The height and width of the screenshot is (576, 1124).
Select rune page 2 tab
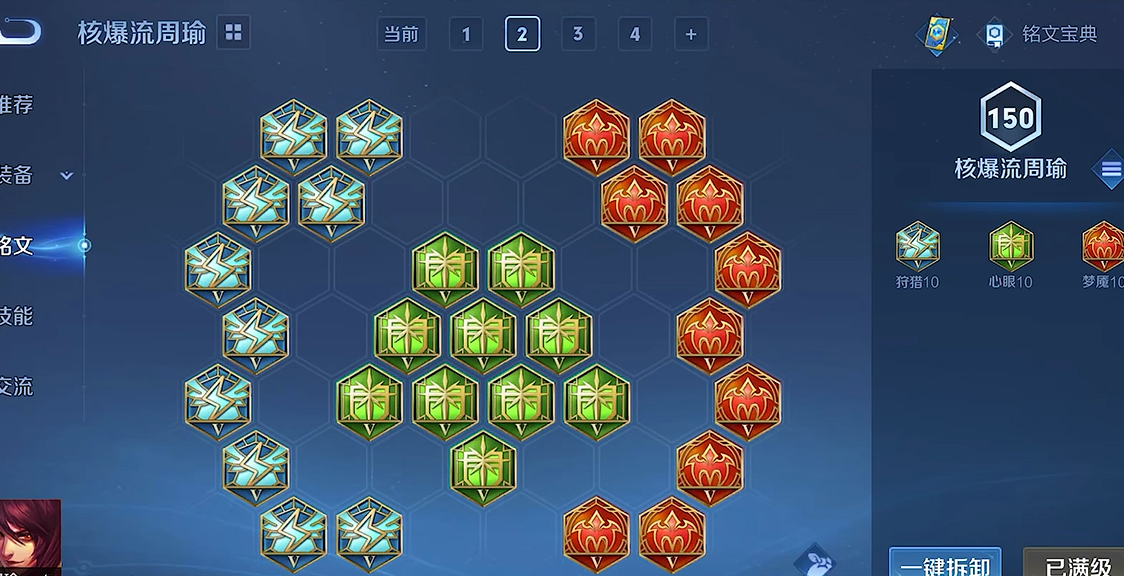click(522, 34)
